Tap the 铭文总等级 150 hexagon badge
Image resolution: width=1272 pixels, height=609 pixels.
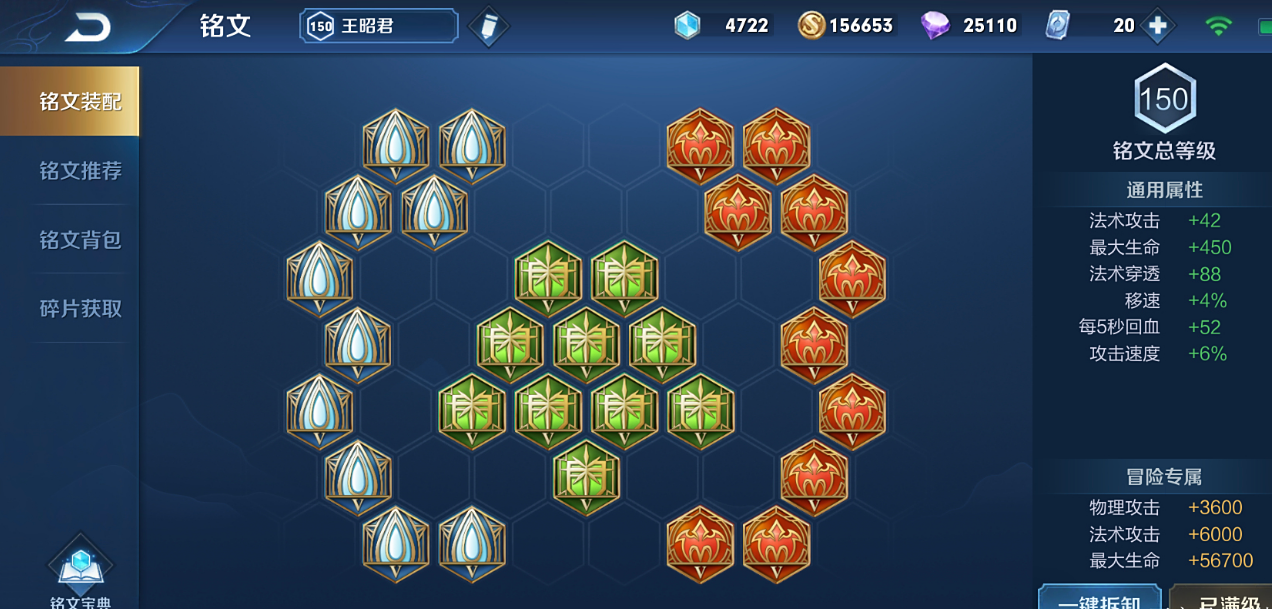coord(1164,100)
